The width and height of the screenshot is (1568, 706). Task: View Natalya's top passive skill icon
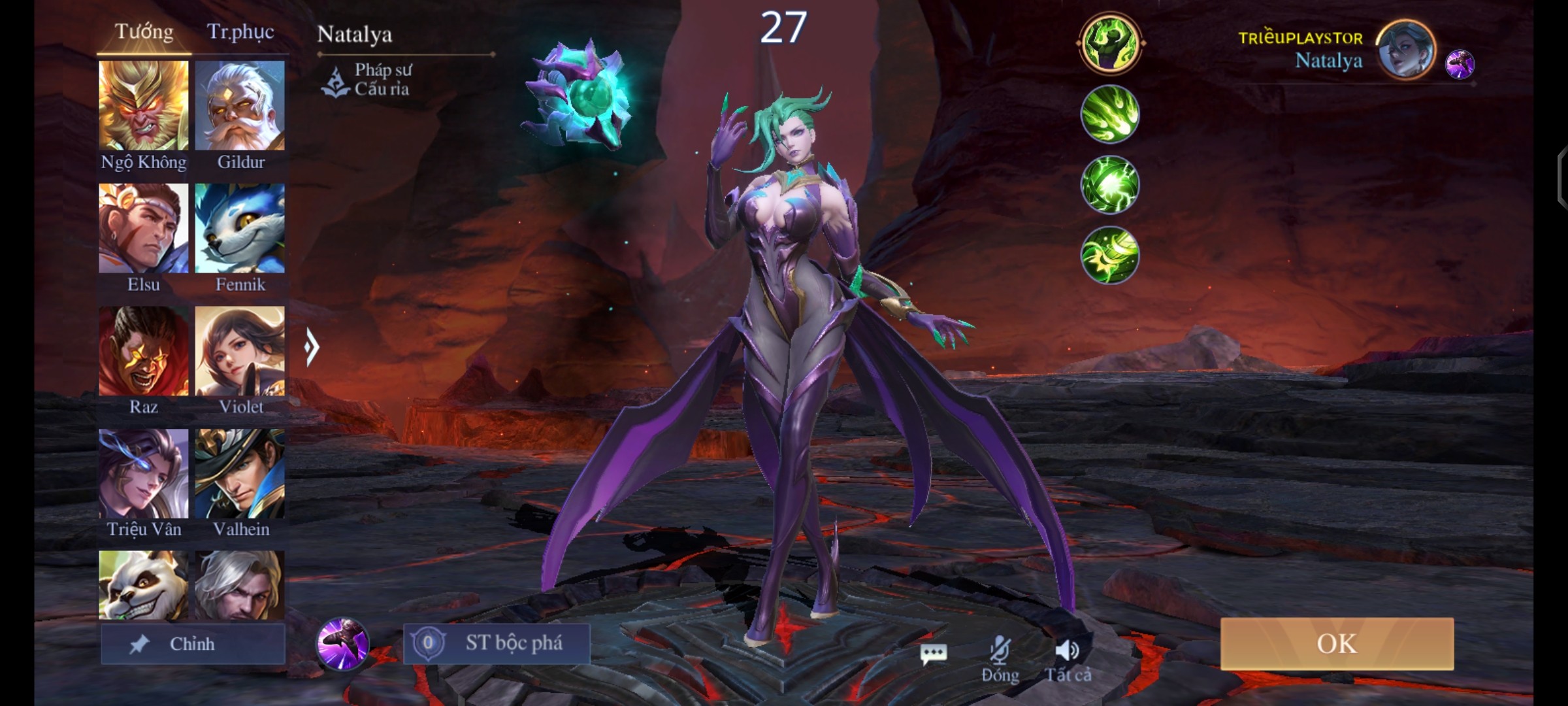point(1109,43)
